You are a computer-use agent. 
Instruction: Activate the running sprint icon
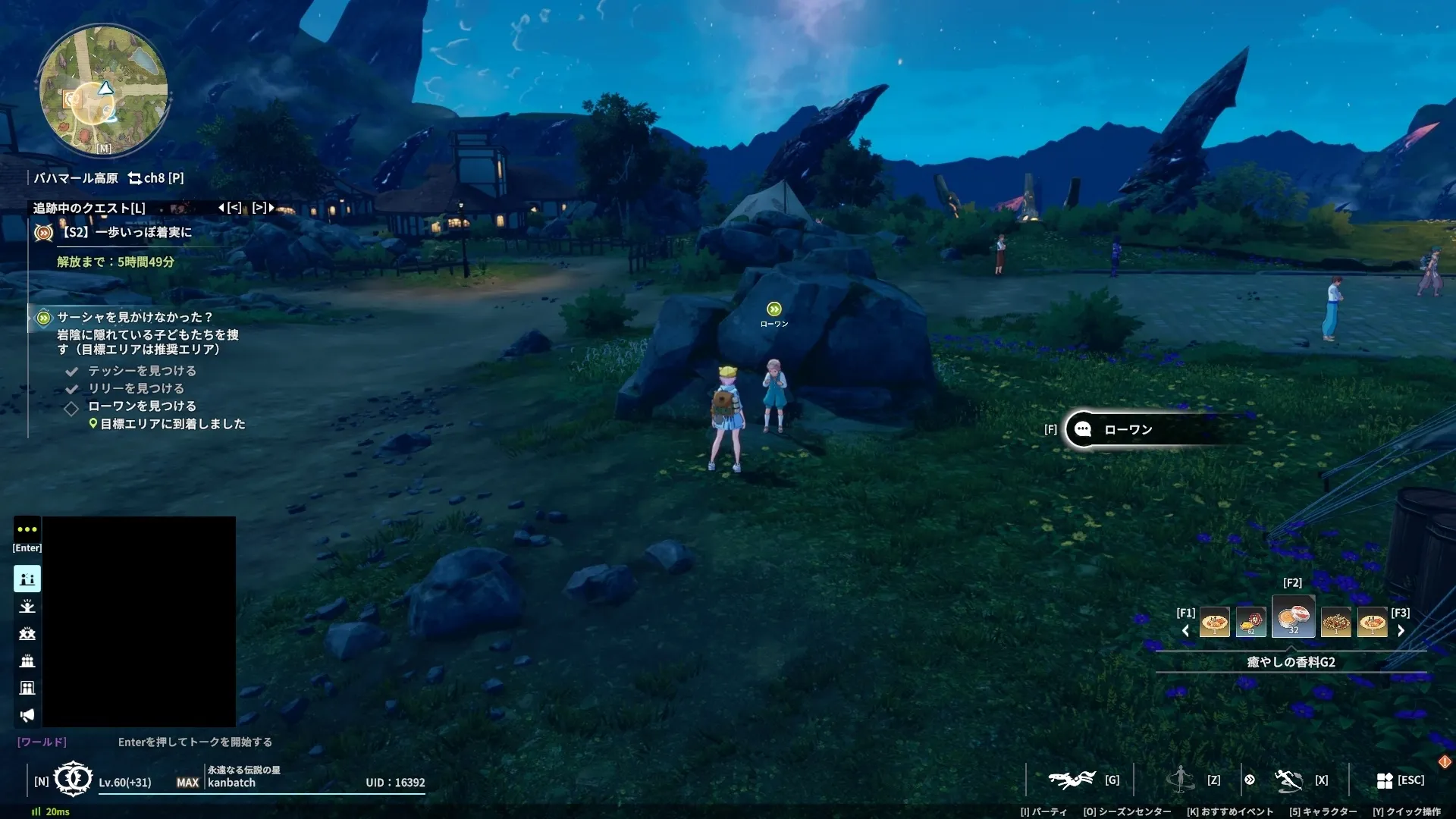pyautogui.click(x=1288, y=780)
